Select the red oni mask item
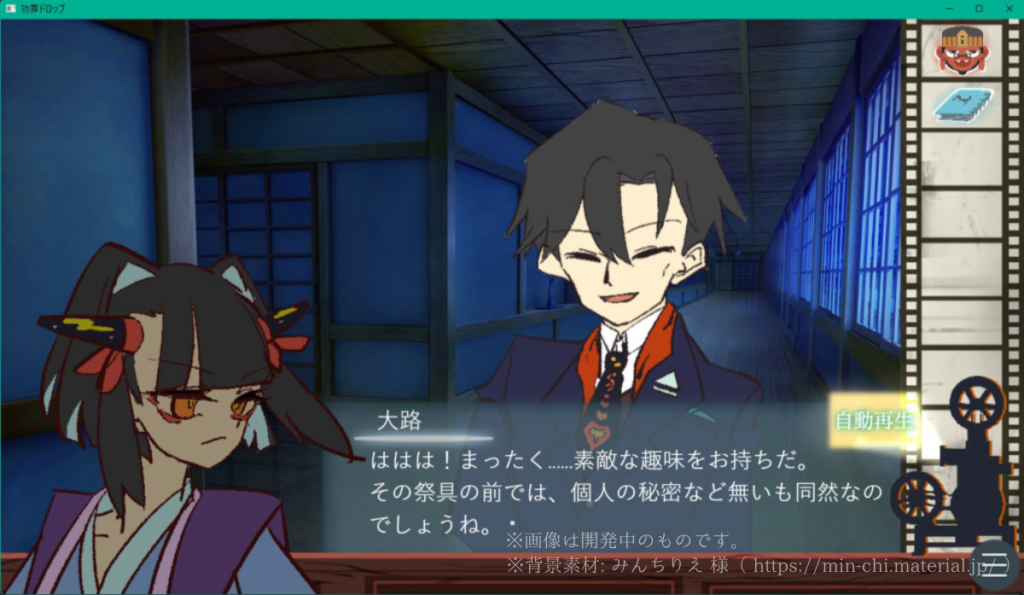Screen dimensions: 1024x595 click(961, 50)
